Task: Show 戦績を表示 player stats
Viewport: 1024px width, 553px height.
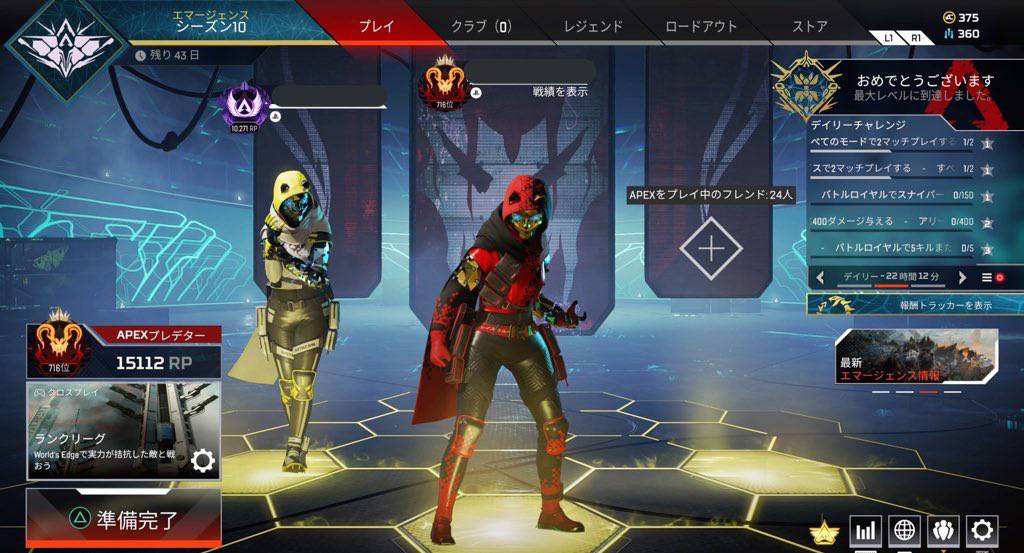Action: [x=559, y=92]
